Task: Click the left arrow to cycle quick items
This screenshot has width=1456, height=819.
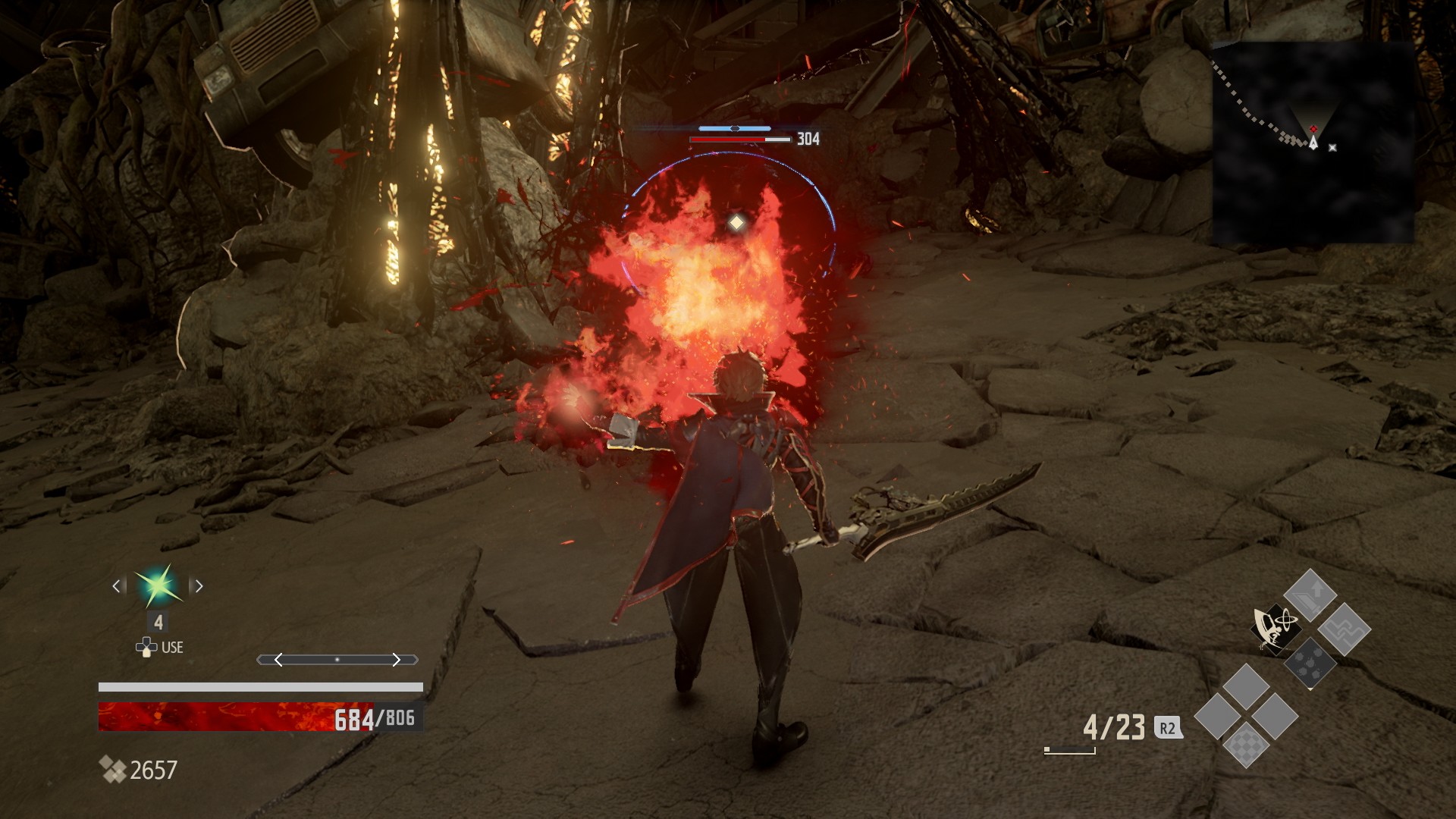Action: (116, 587)
